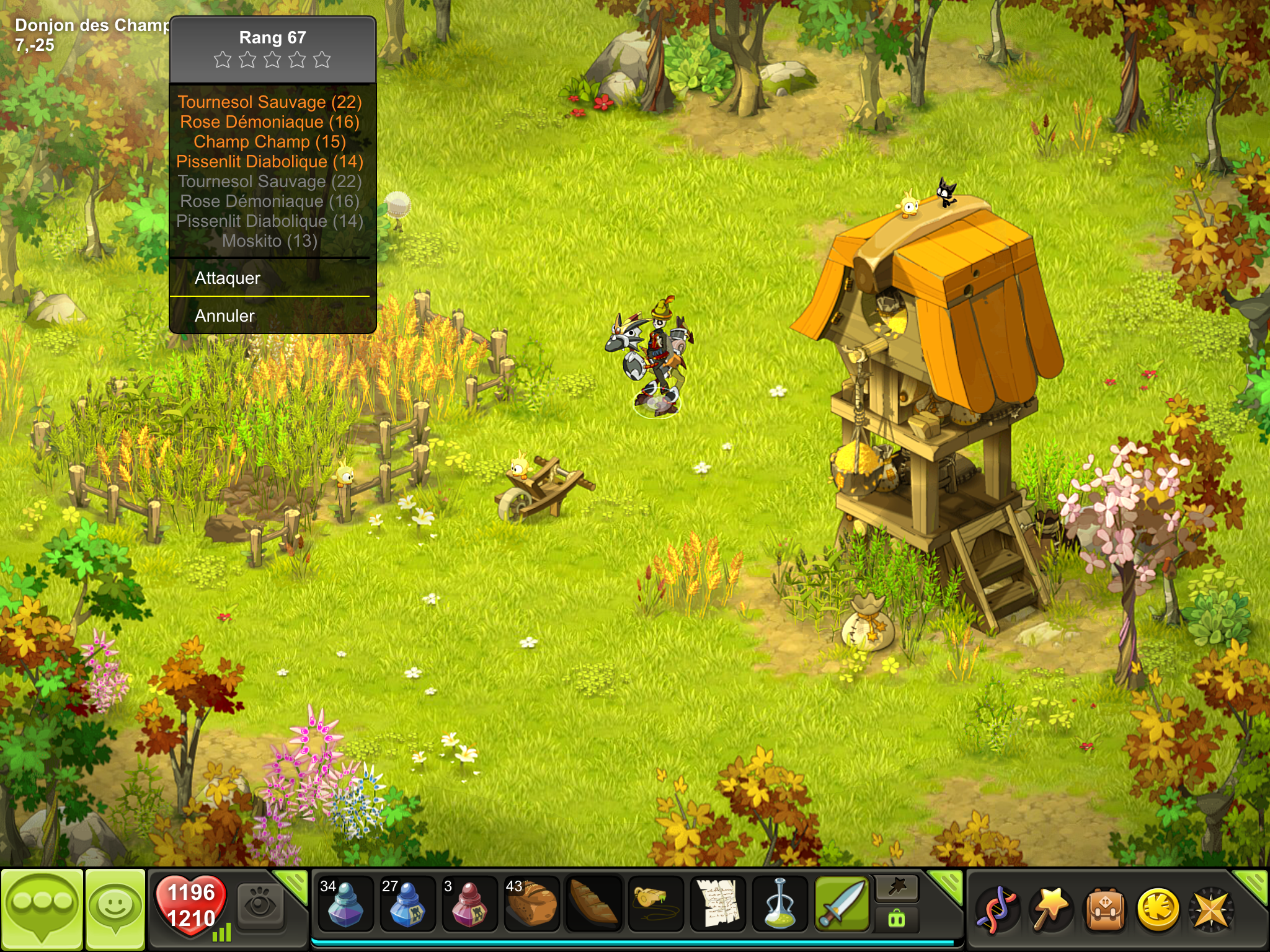Open the DNA helix characteristics menu
Image resolution: width=1270 pixels, height=952 pixels.
pyautogui.click(x=997, y=910)
